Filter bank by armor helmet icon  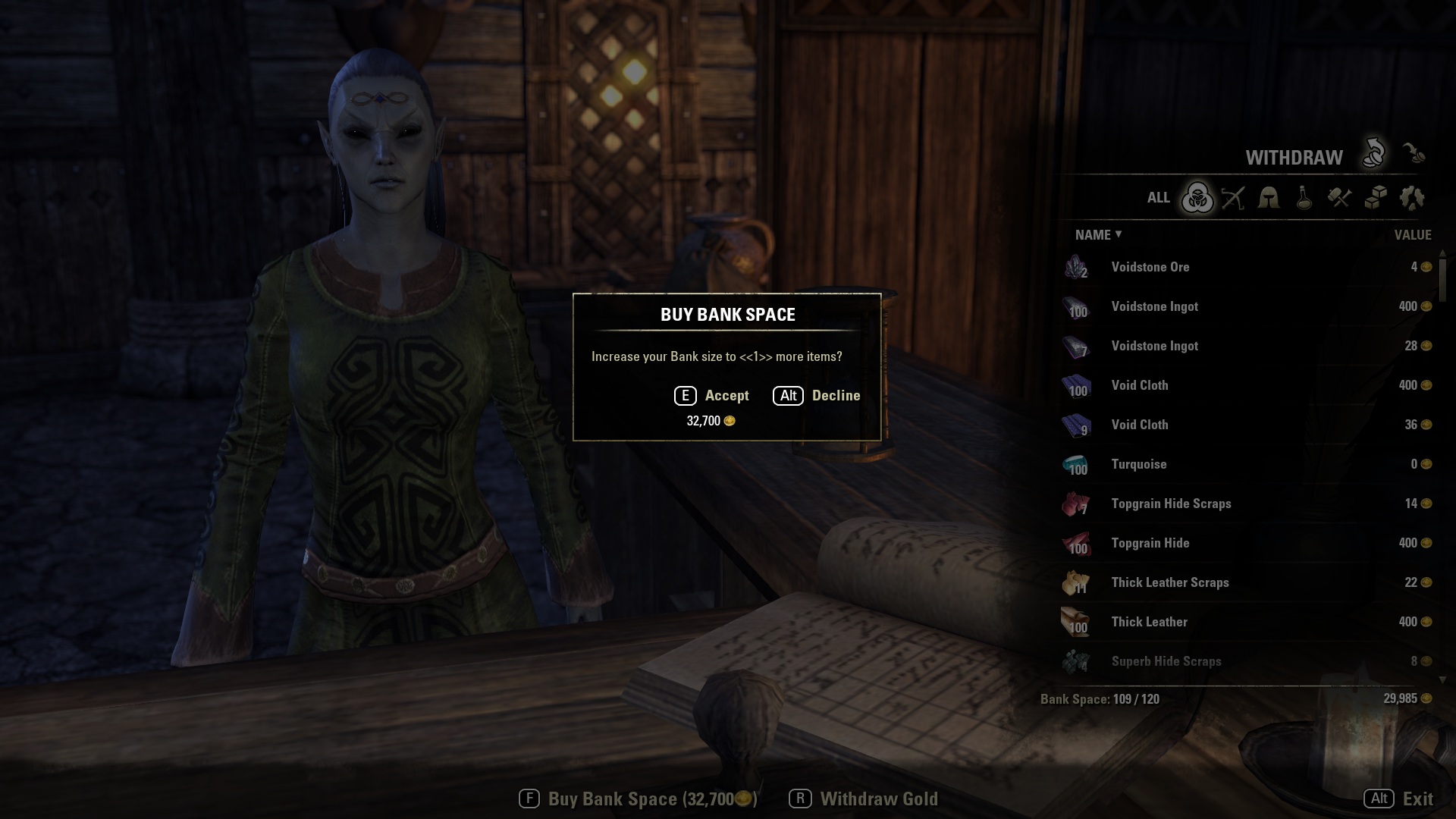coord(1269,199)
